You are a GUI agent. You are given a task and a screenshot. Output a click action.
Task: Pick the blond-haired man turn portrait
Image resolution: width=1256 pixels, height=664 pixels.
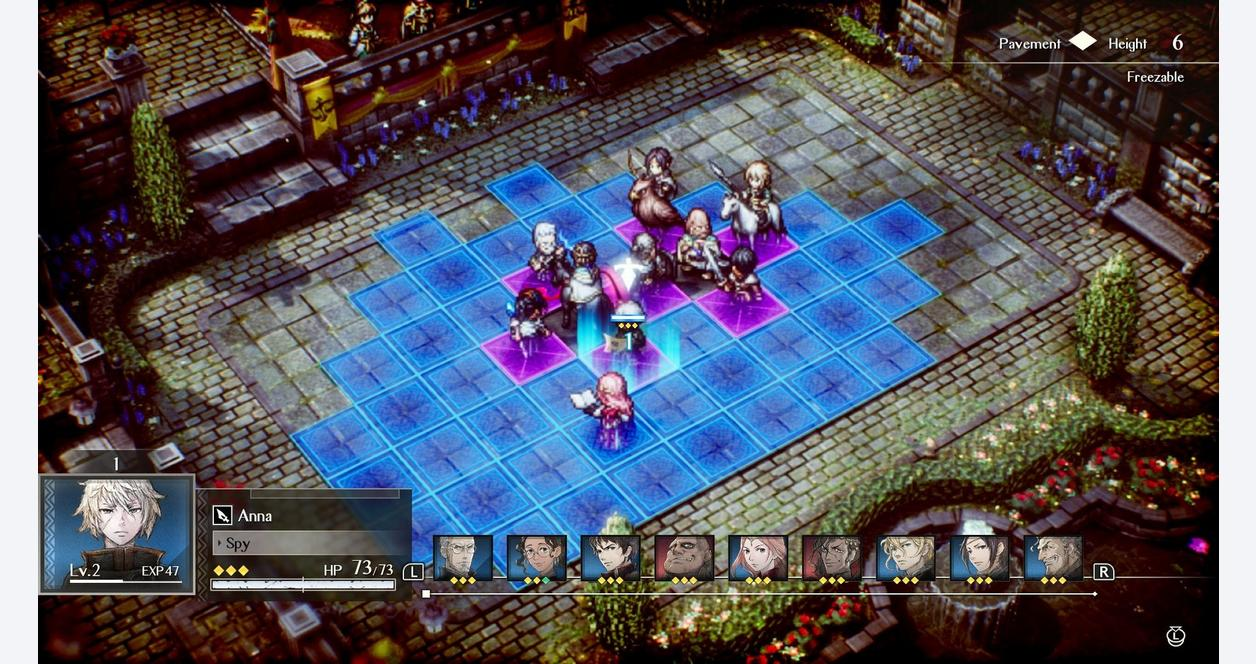click(x=906, y=558)
